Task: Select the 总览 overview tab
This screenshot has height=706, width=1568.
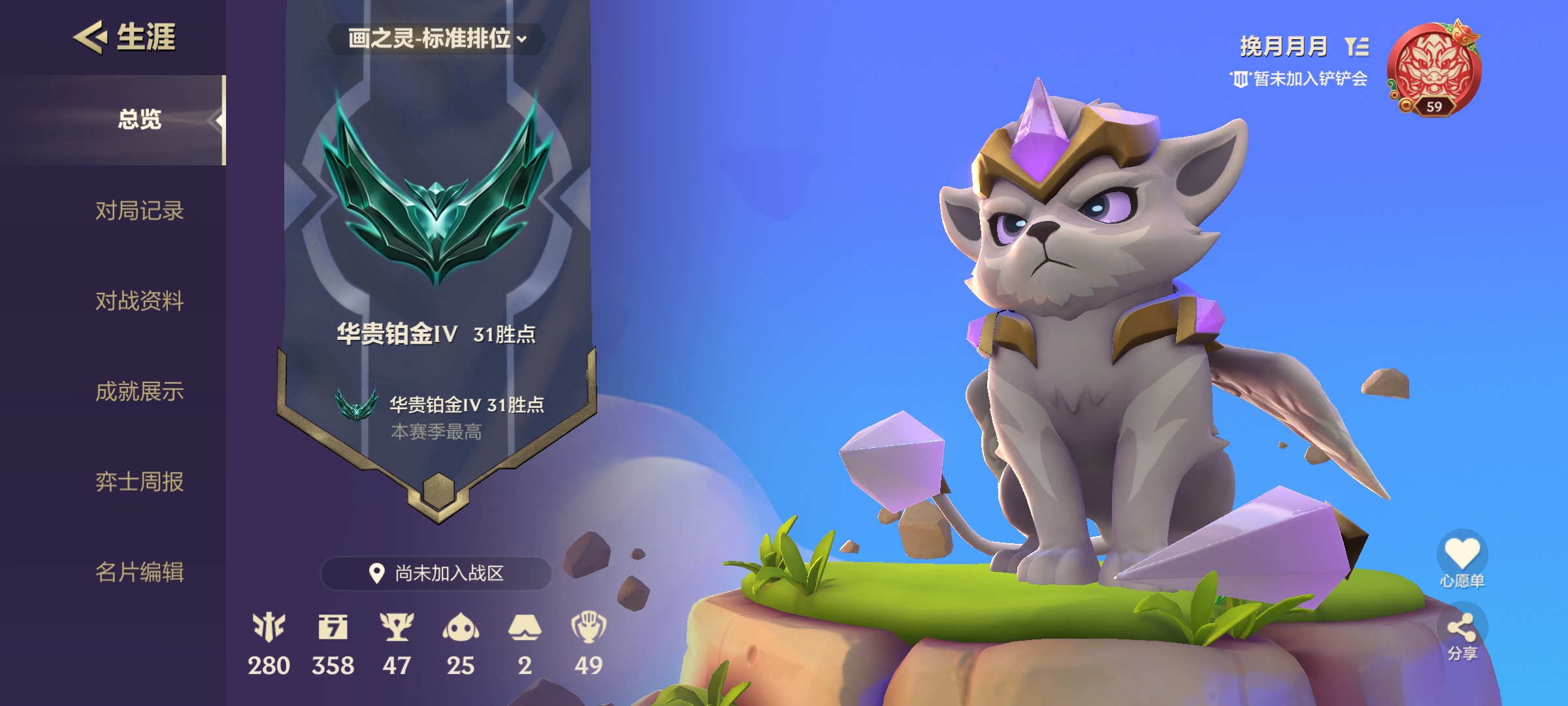Action: point(139,120)
